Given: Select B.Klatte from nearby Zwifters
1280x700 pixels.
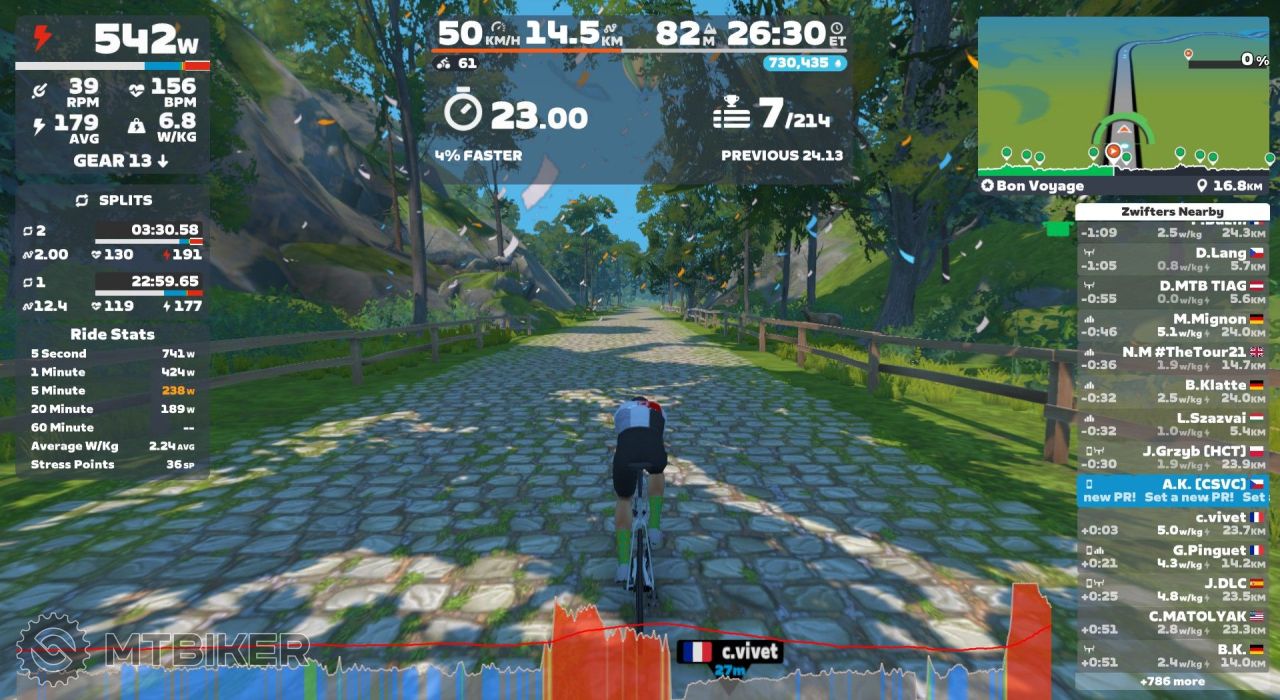Looking at the screenshot, I should coord(1173,391).
